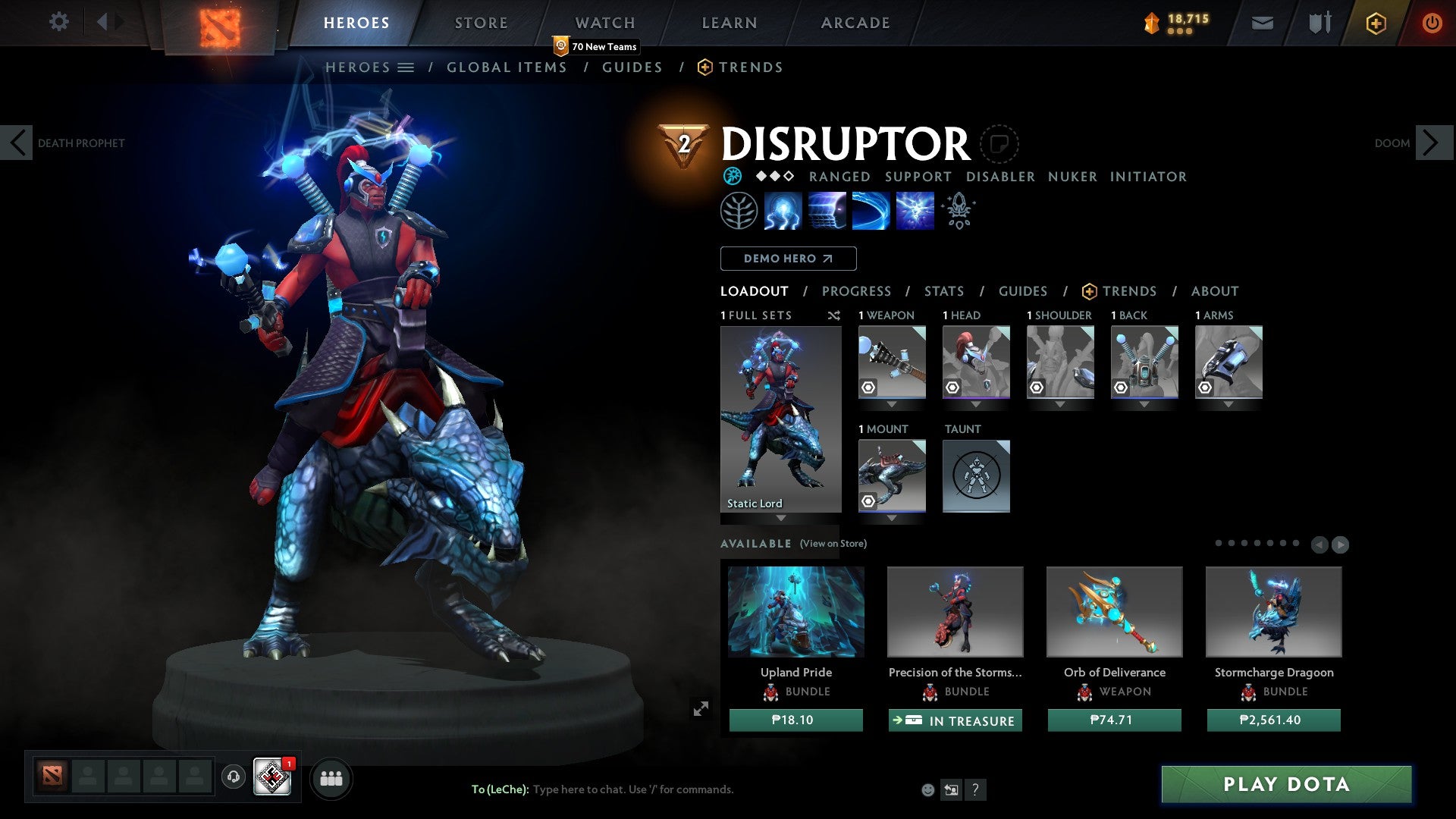
Task: Expand the Static Lord full set options
Action: pos(781,519)
